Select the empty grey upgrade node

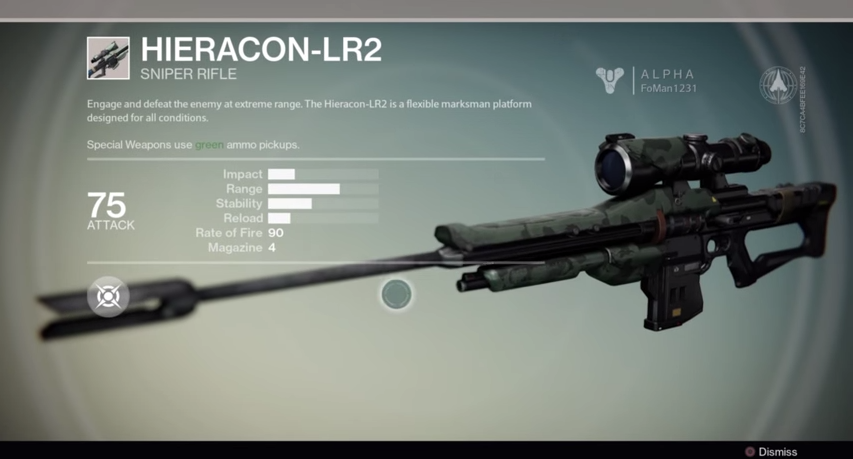(397, 294)
